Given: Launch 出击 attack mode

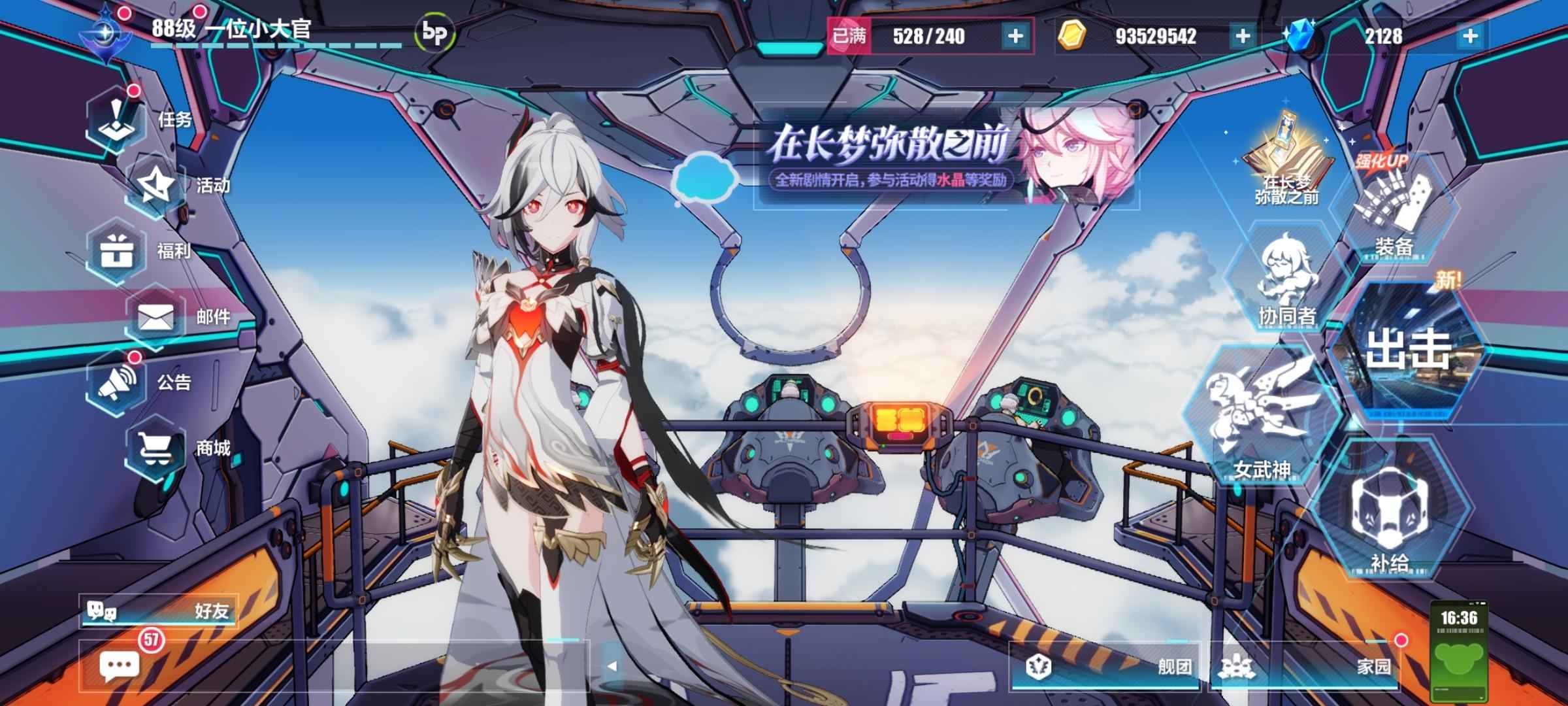Looking at the screenshot, I should click(1408, 350).
